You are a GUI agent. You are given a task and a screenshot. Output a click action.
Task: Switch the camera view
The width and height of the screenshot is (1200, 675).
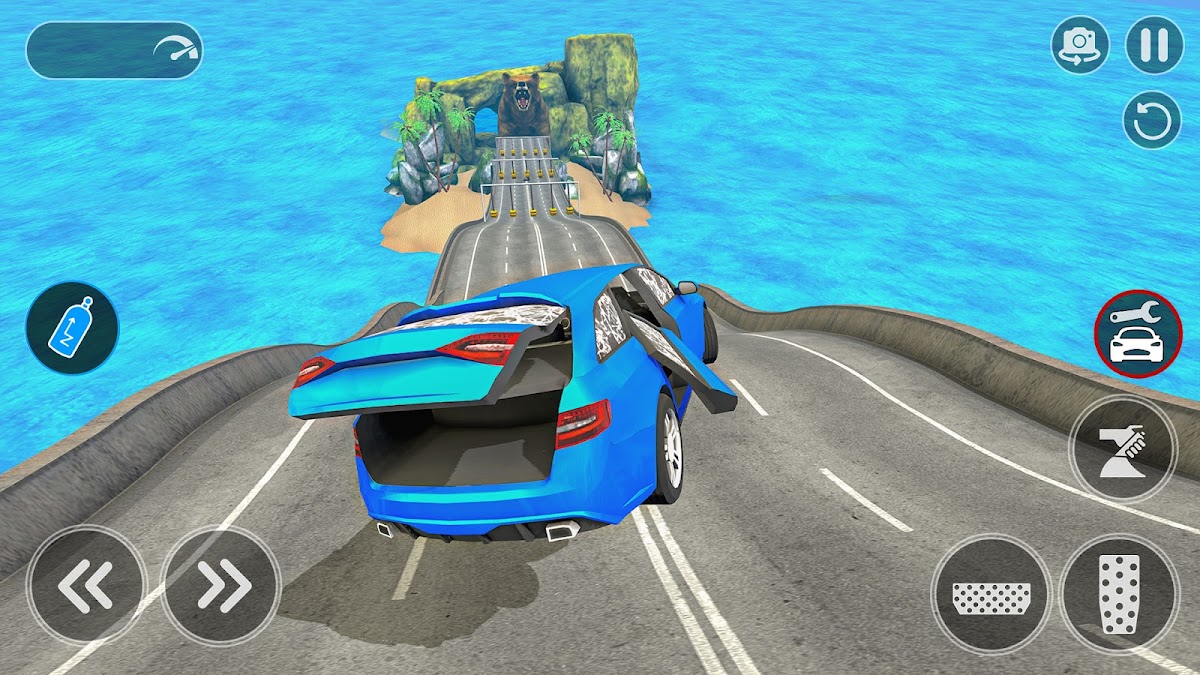tap(1080, 46)
